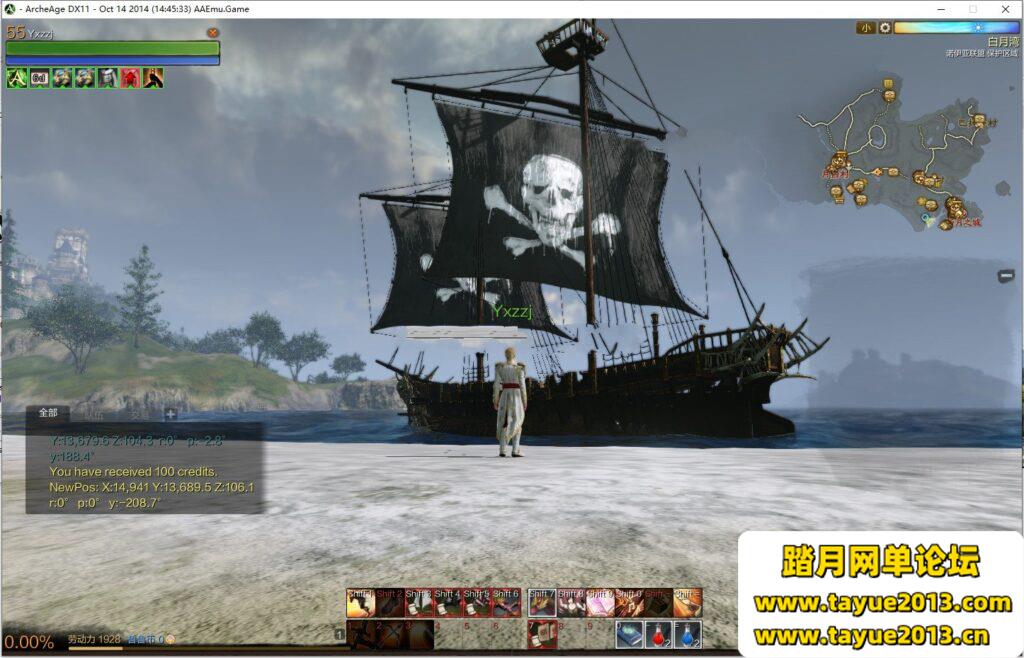Viewport: 1024px width, 658px height.
Task: Use the Shift 9 pink book skill
Action: tap(600, 603)
